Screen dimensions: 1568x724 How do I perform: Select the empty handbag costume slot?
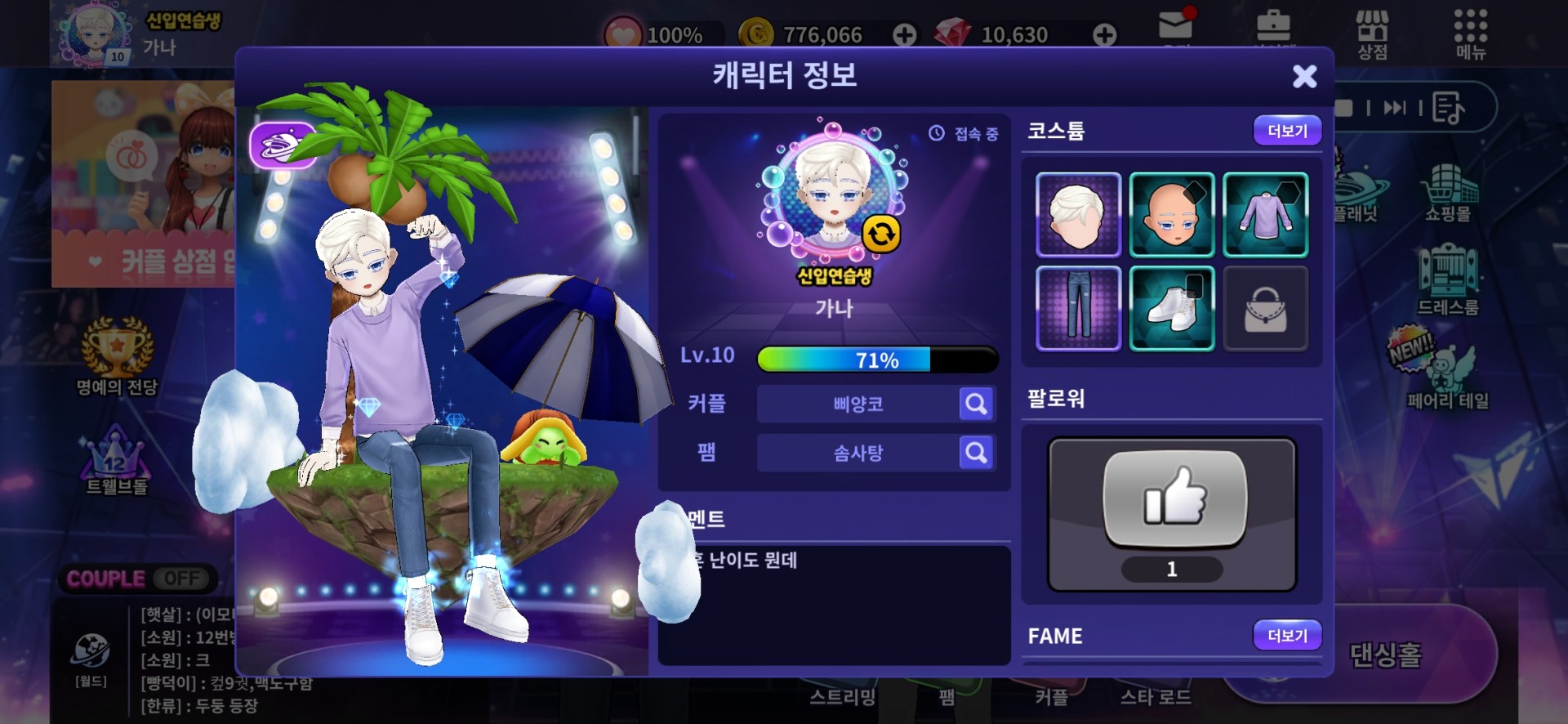[1265, 308]
